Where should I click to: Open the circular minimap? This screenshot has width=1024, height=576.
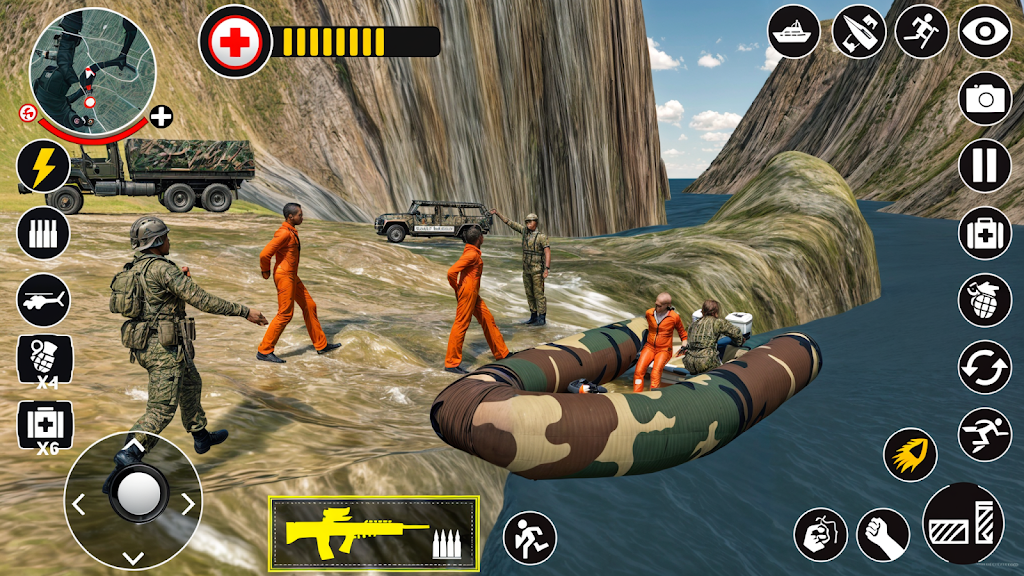pyautogui.click(x=92, y=66)
